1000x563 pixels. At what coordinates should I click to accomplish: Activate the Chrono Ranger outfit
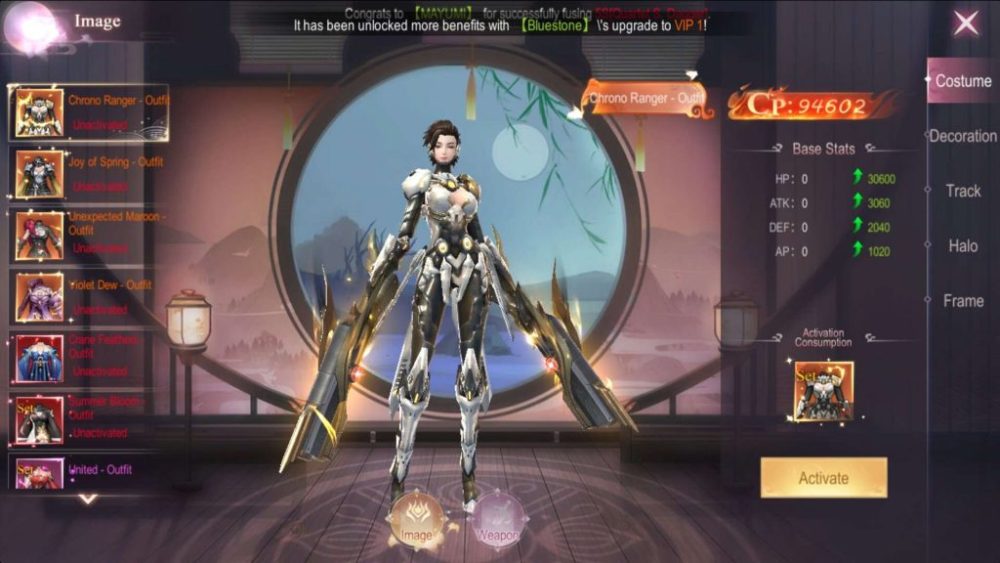coord(823,478)
